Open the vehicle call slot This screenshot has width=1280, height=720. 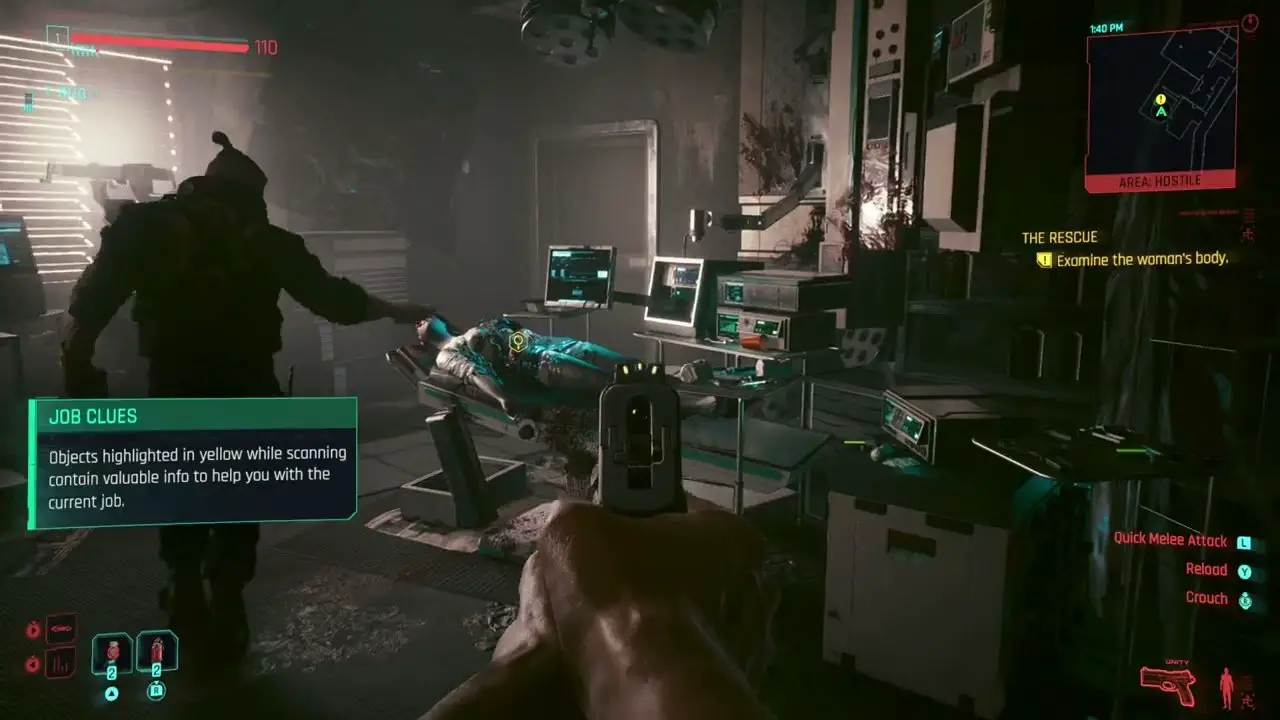click(x=60, y=628)
